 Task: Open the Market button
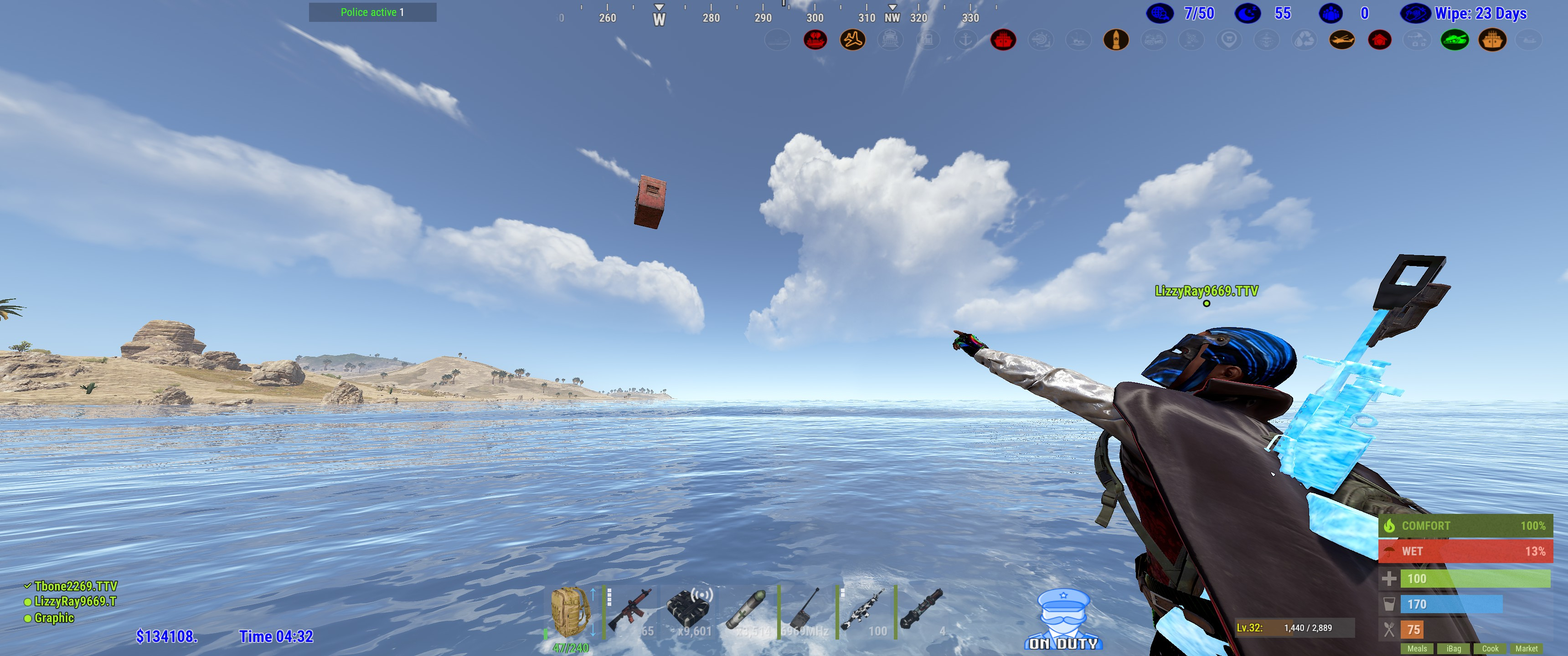(1526, 649)
